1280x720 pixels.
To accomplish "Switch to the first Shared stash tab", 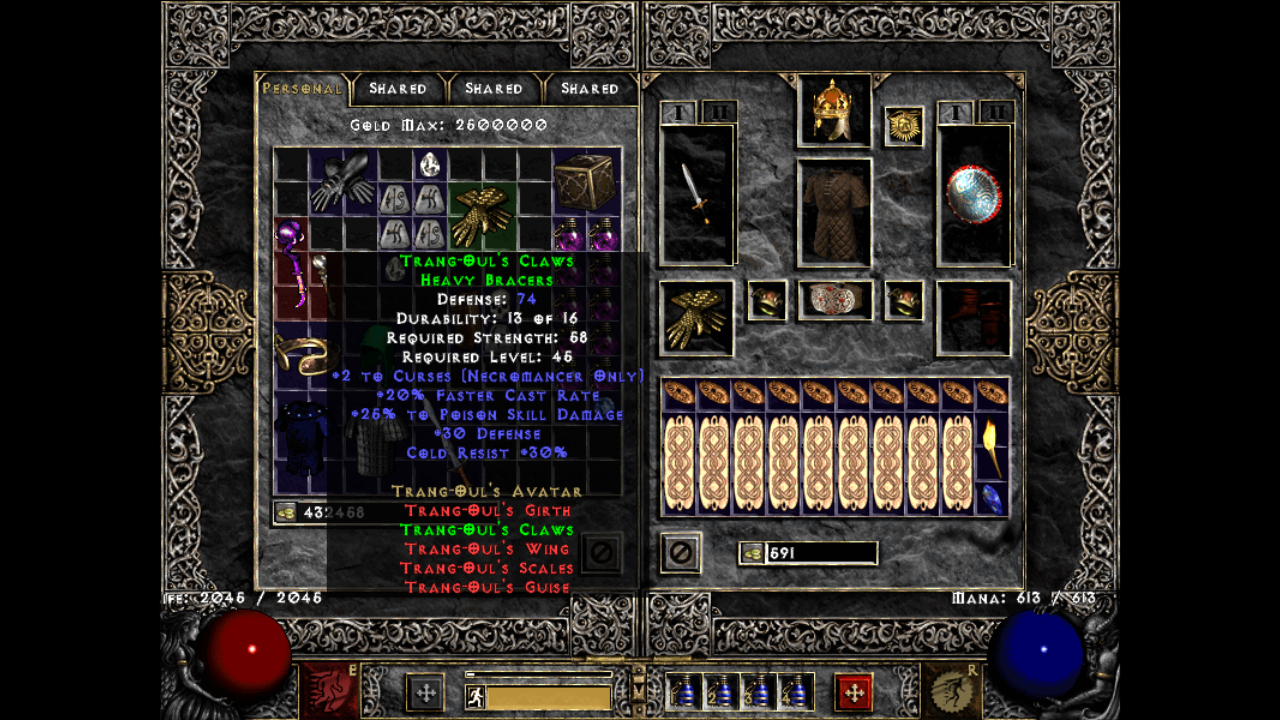I will (398, 88).
